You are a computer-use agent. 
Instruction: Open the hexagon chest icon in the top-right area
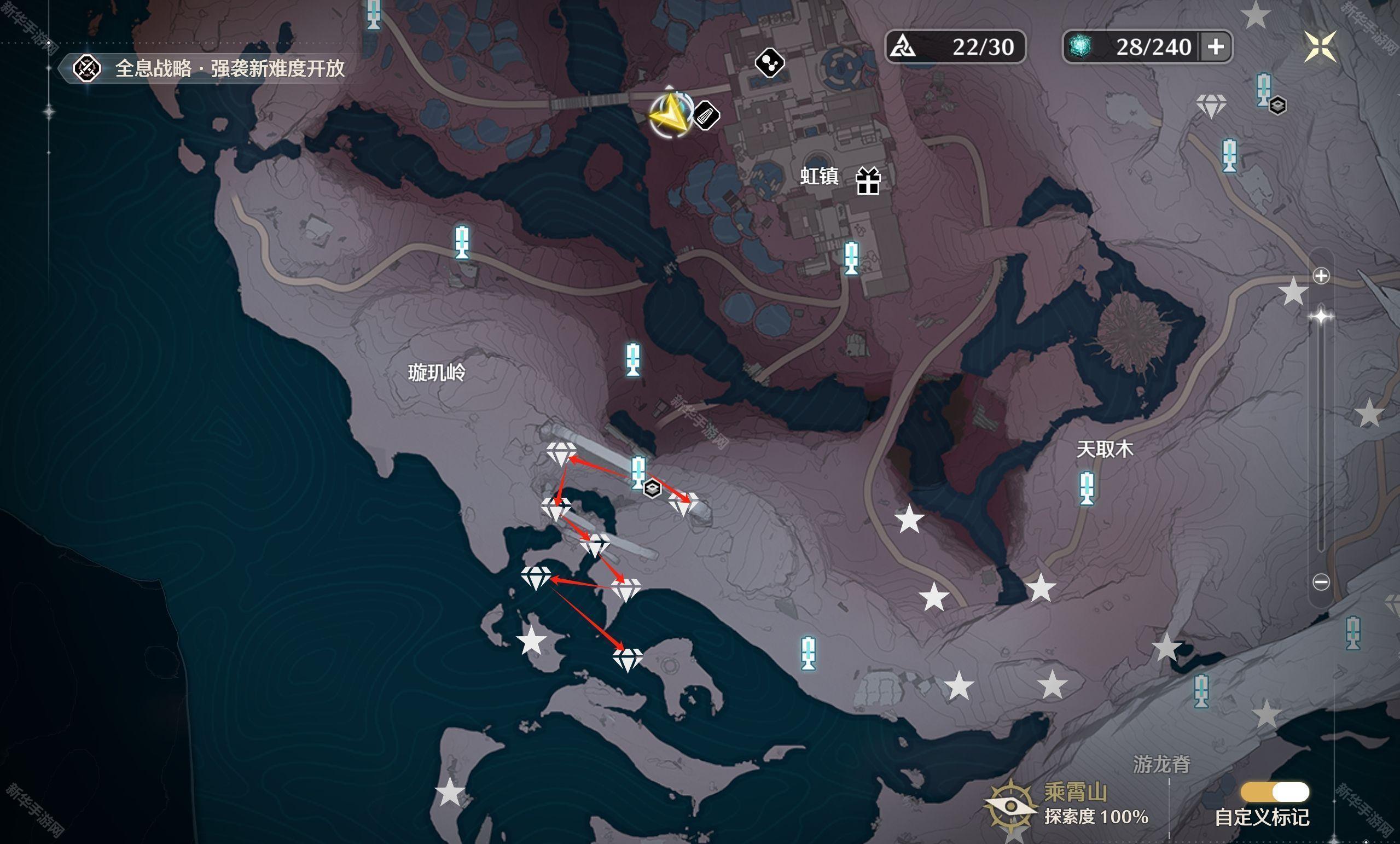point(1277,105)
